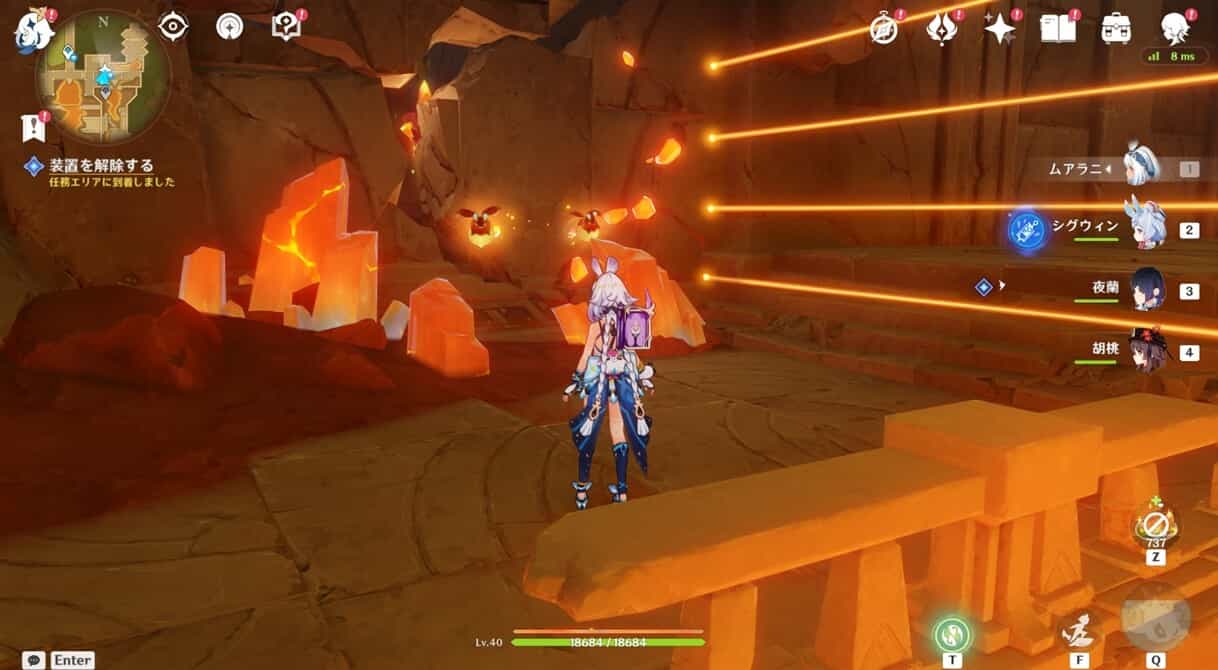Open the four-pointed star wish icon
Viewport: 1218px width, 670px height.
point(998,29)
